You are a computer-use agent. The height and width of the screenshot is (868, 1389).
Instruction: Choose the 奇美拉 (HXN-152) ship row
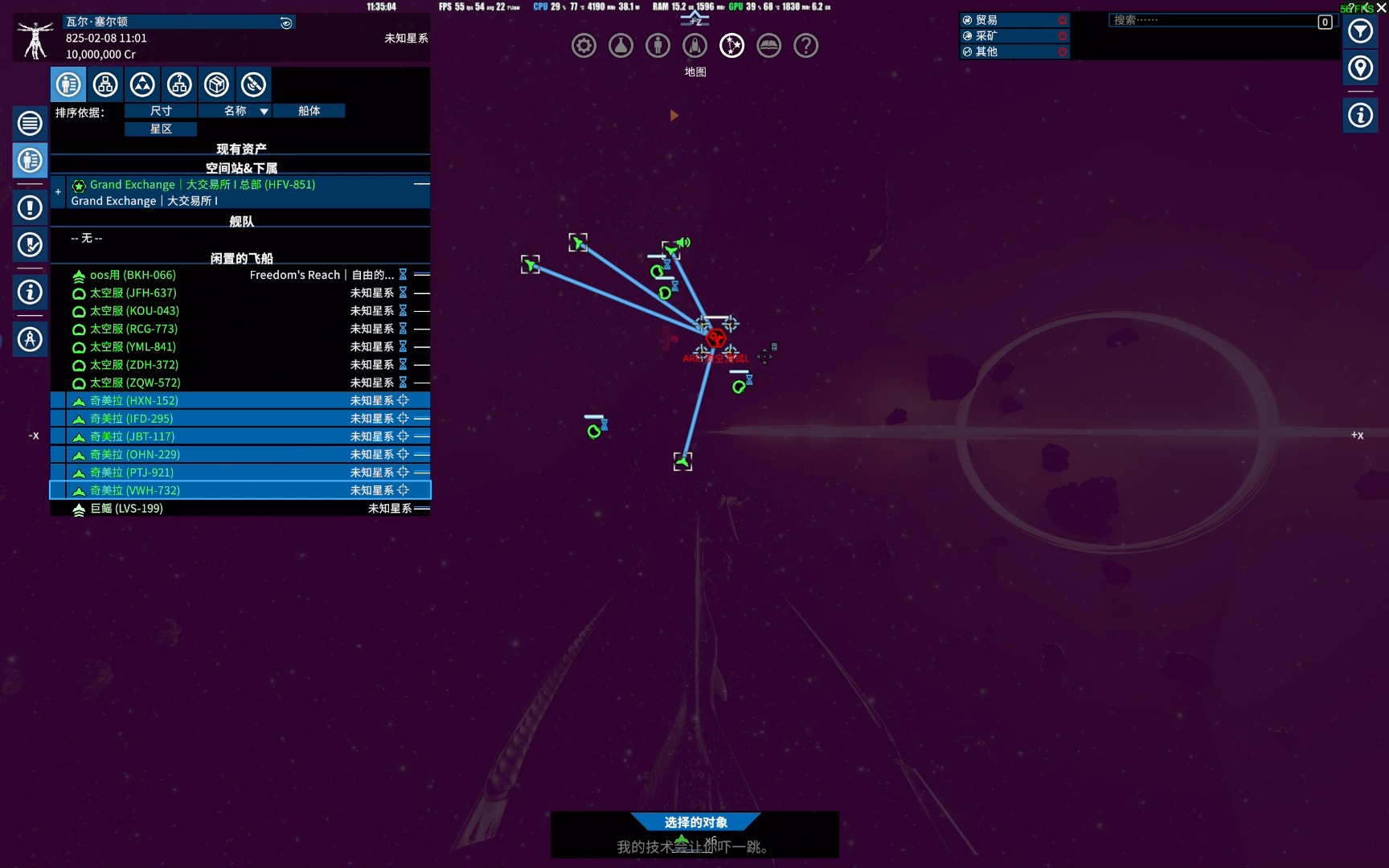coord(133,401)
